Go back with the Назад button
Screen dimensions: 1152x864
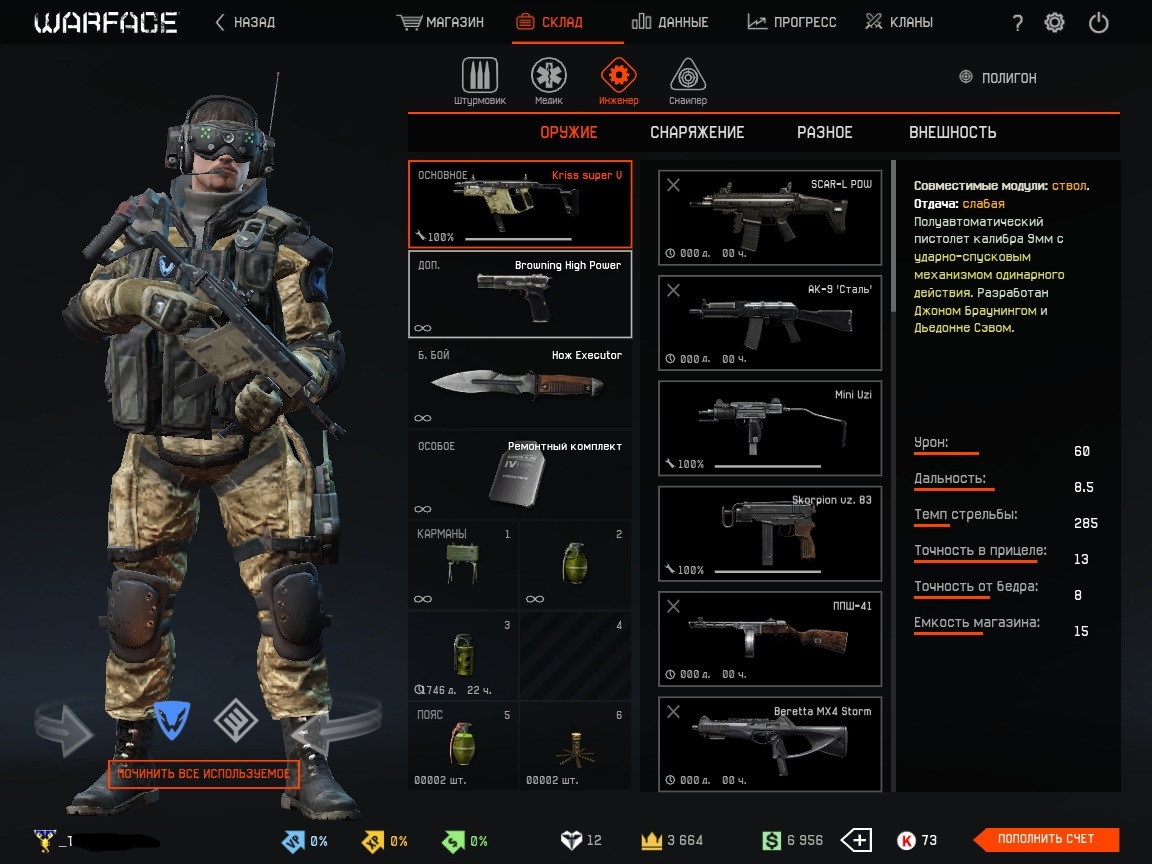coord(245,22)
